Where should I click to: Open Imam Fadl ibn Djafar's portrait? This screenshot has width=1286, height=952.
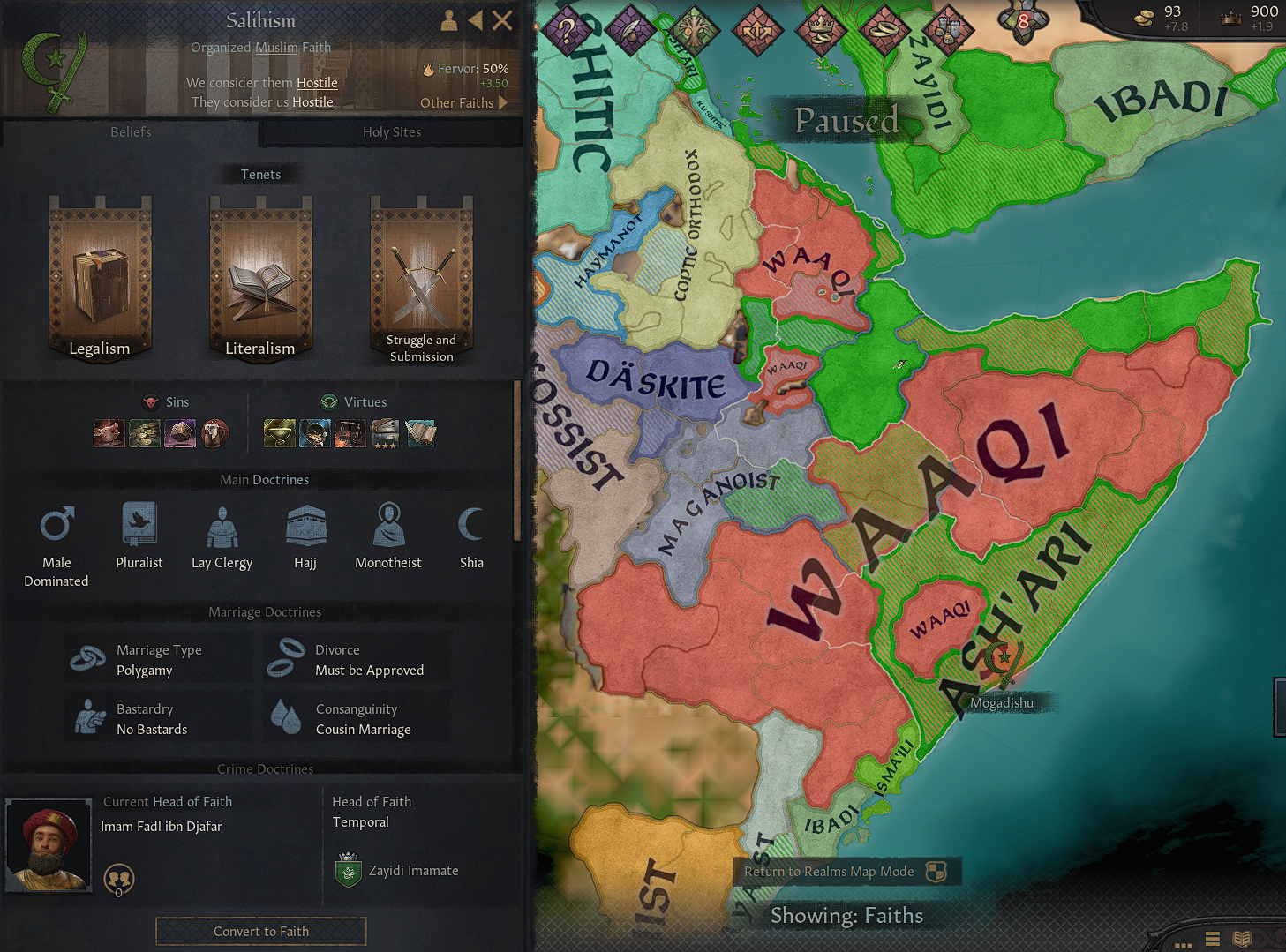point(48,844)
